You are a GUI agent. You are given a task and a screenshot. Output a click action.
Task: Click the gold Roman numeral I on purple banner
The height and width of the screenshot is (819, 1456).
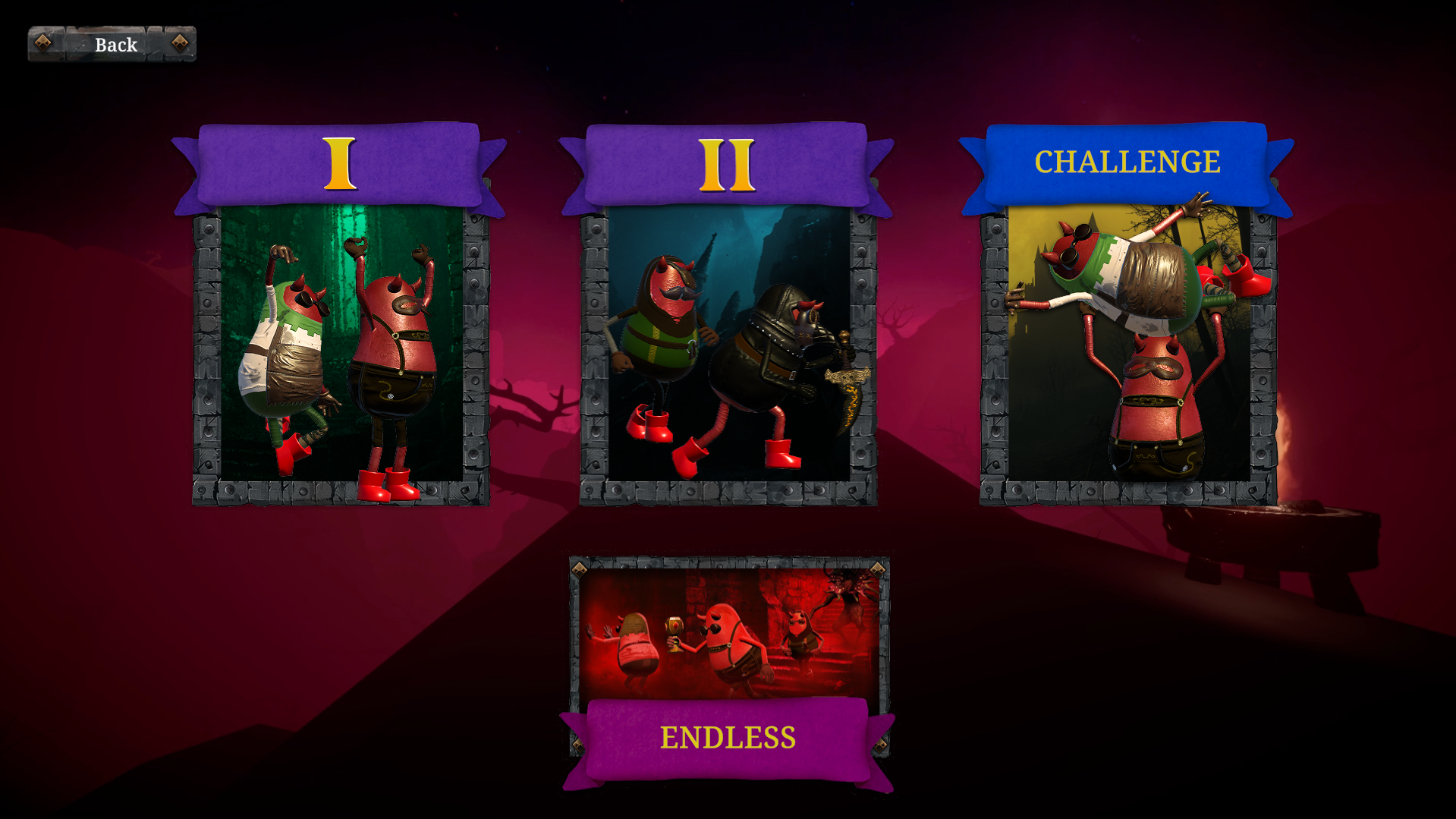(339, 162)
